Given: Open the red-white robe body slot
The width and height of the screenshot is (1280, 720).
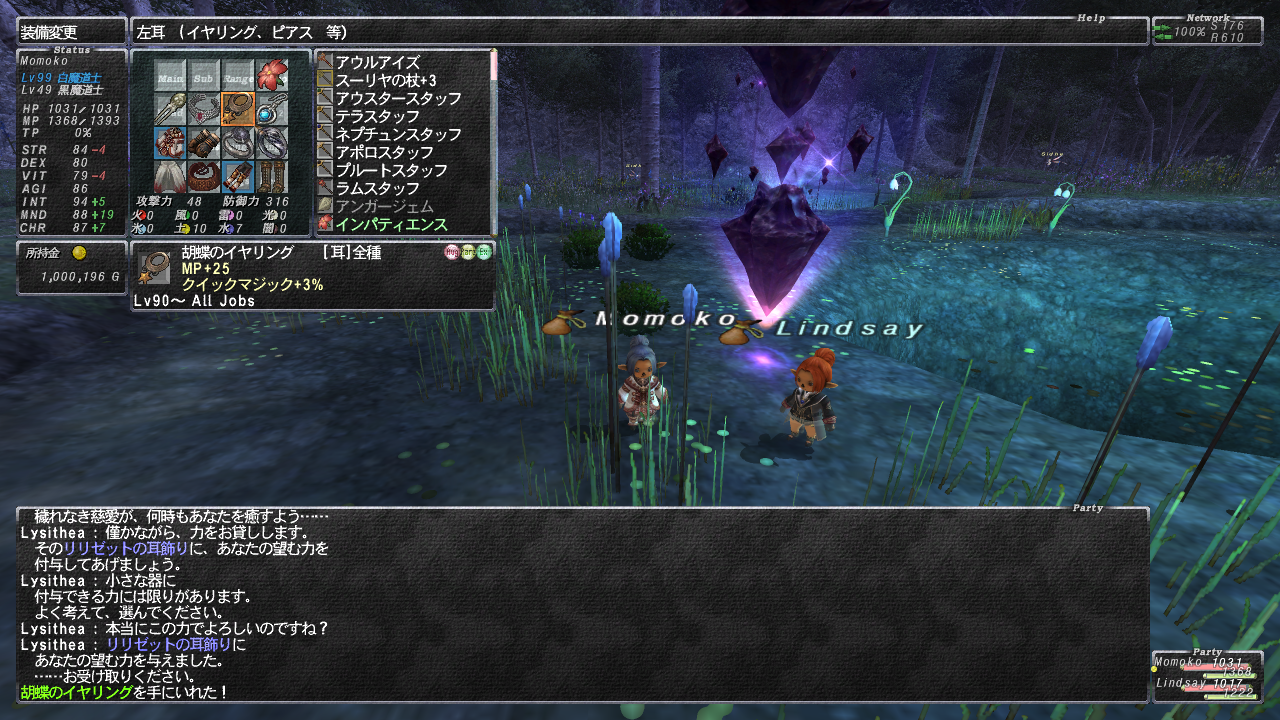Looking at the screenshot, I should (x=170, y=142).
